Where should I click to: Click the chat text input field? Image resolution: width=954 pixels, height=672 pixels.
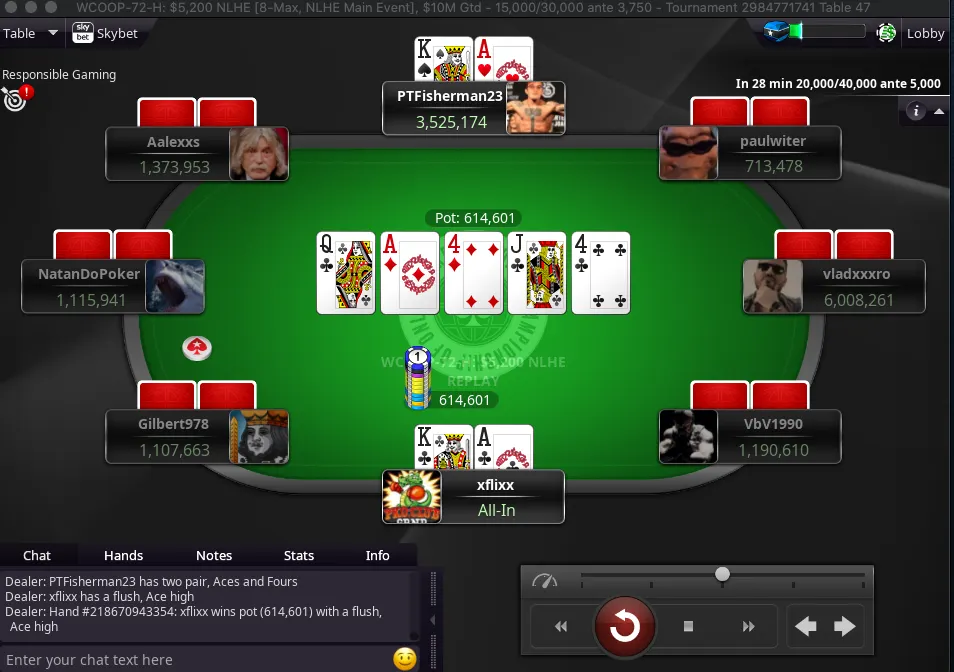(x=195, y=659)
